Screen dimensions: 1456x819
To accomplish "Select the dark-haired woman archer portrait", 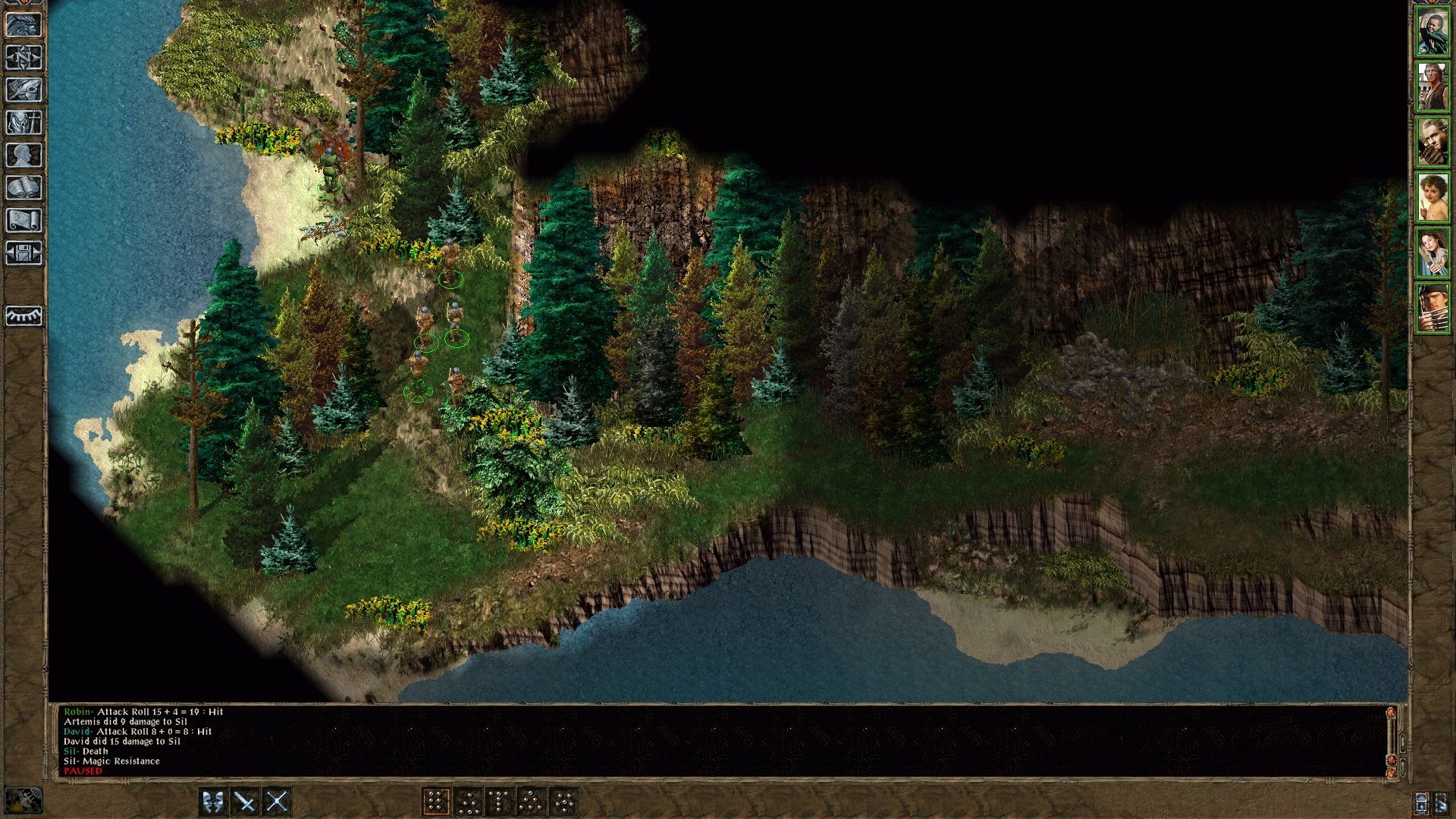I will (1432, 253).
